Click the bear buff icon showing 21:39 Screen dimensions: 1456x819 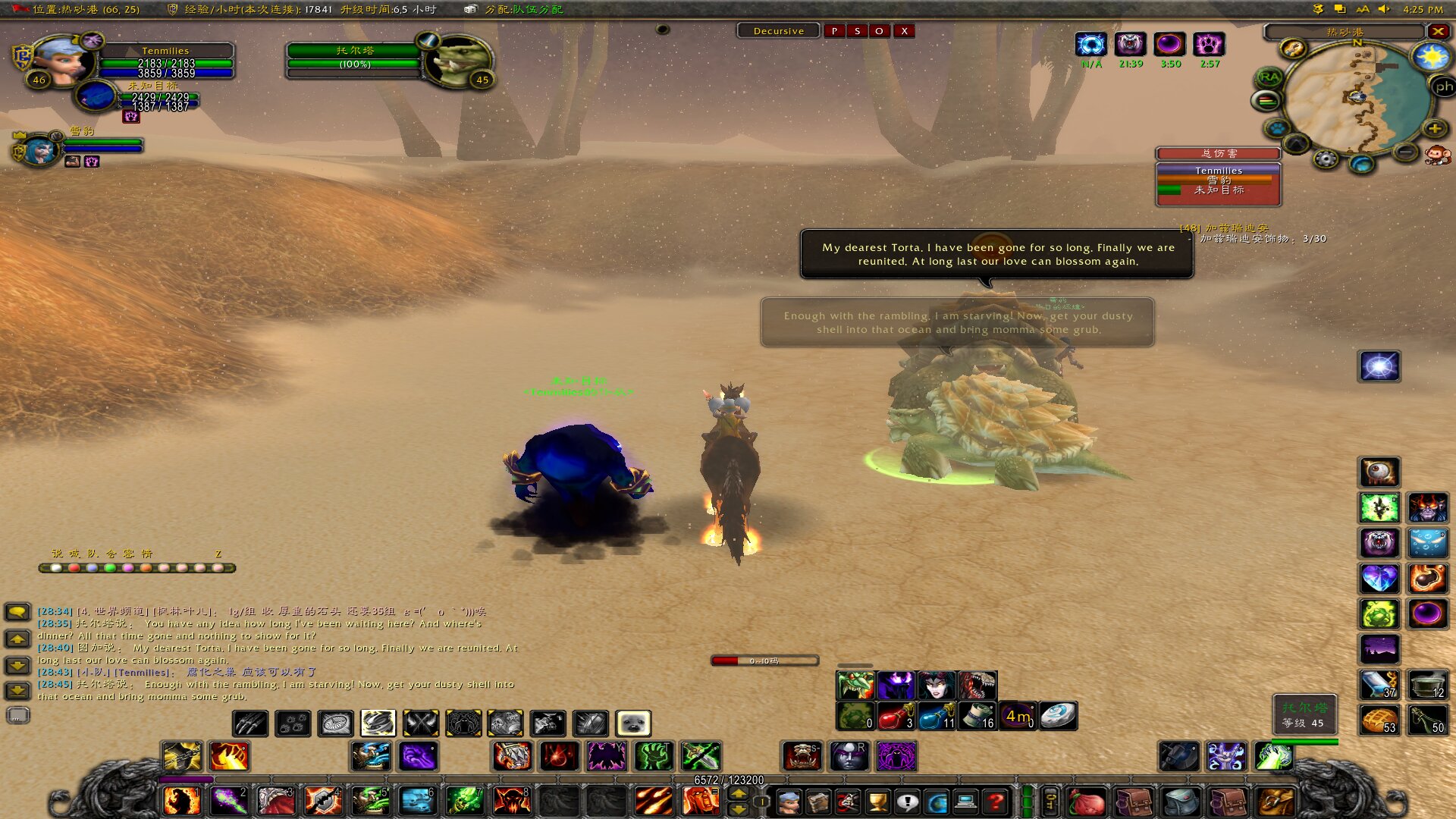pos(1130,45)
